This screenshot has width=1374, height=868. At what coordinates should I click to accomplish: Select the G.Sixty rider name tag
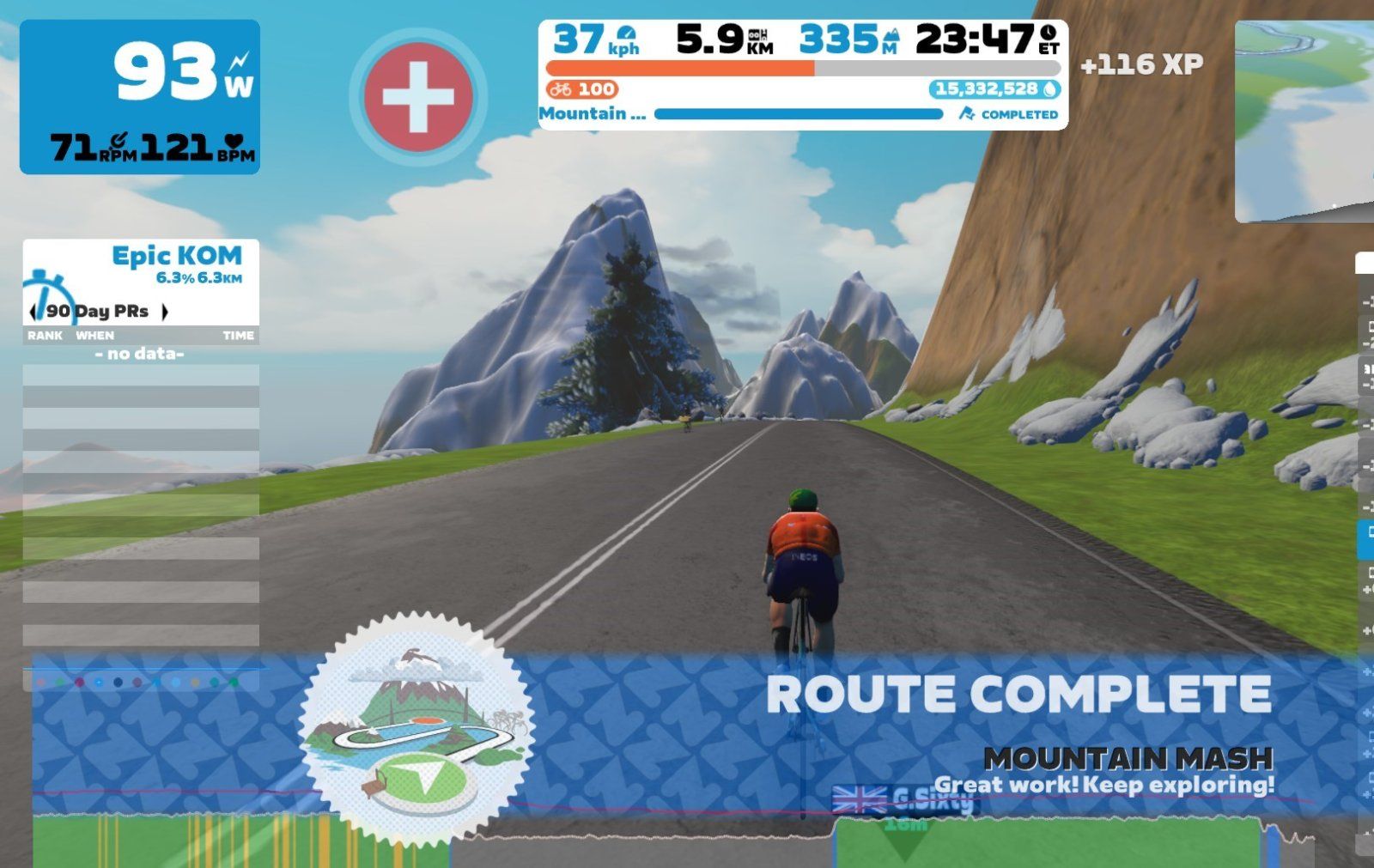932,800
